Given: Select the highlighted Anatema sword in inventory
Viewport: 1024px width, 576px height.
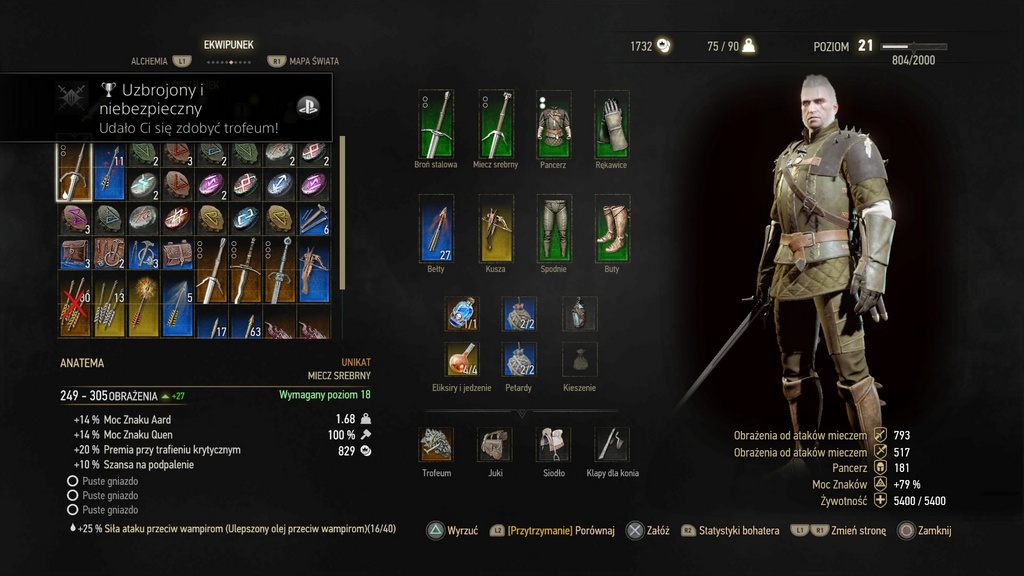Looking at the screenshot, I should [x=74, y=171].
